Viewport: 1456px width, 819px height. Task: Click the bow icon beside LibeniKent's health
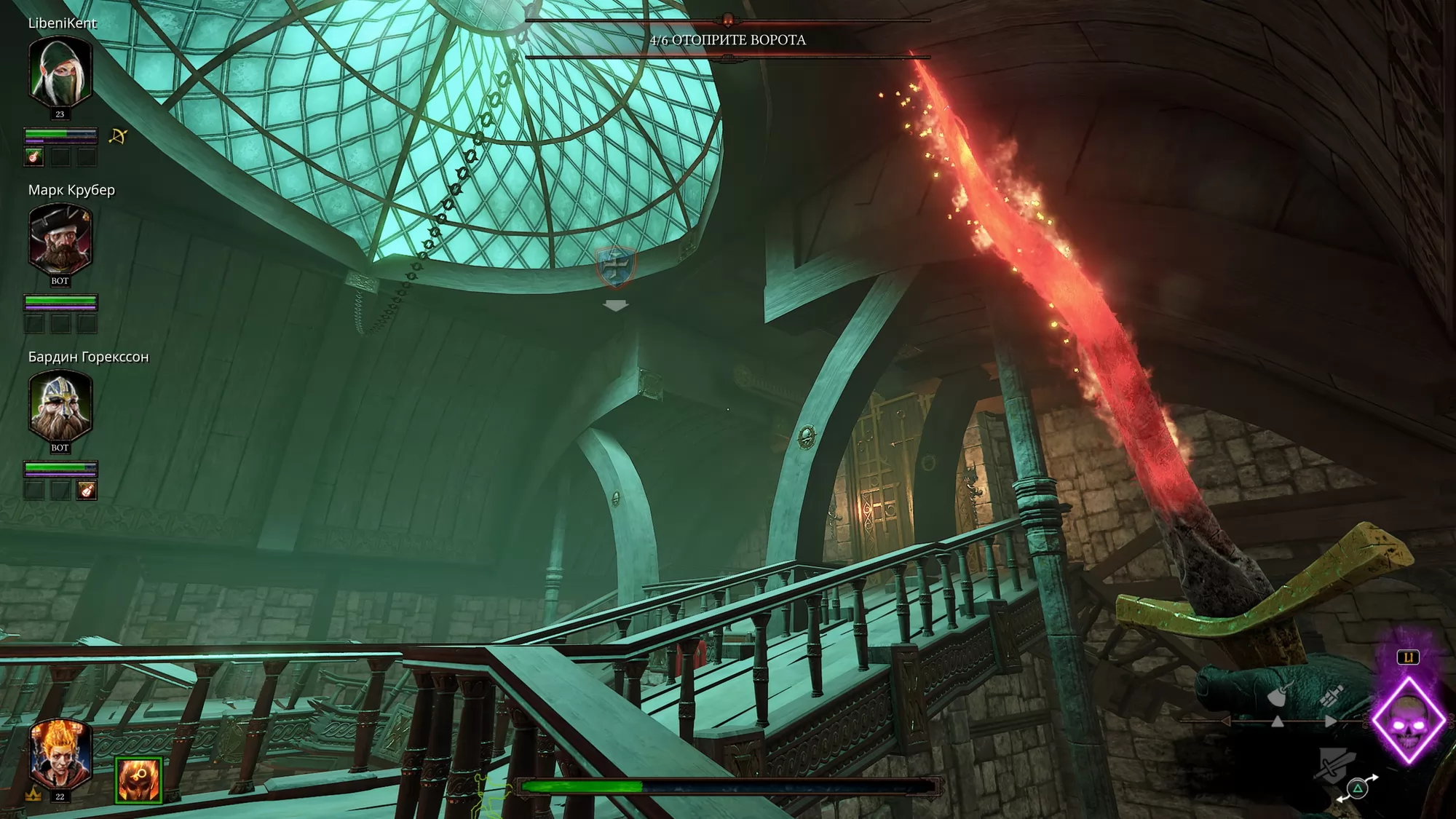[118, 136]
